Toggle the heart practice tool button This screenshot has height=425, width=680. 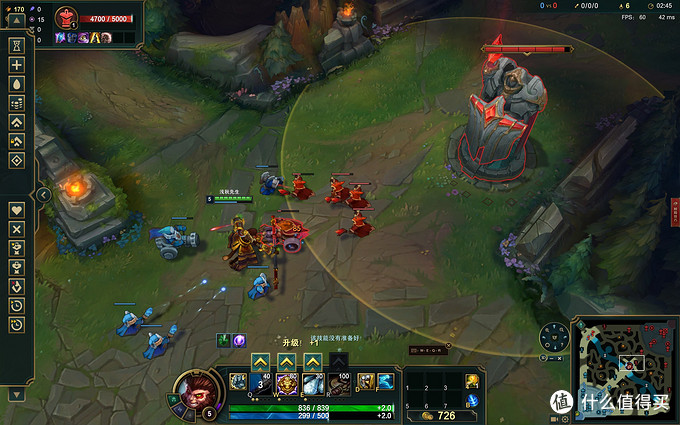(x=16, y=210)
